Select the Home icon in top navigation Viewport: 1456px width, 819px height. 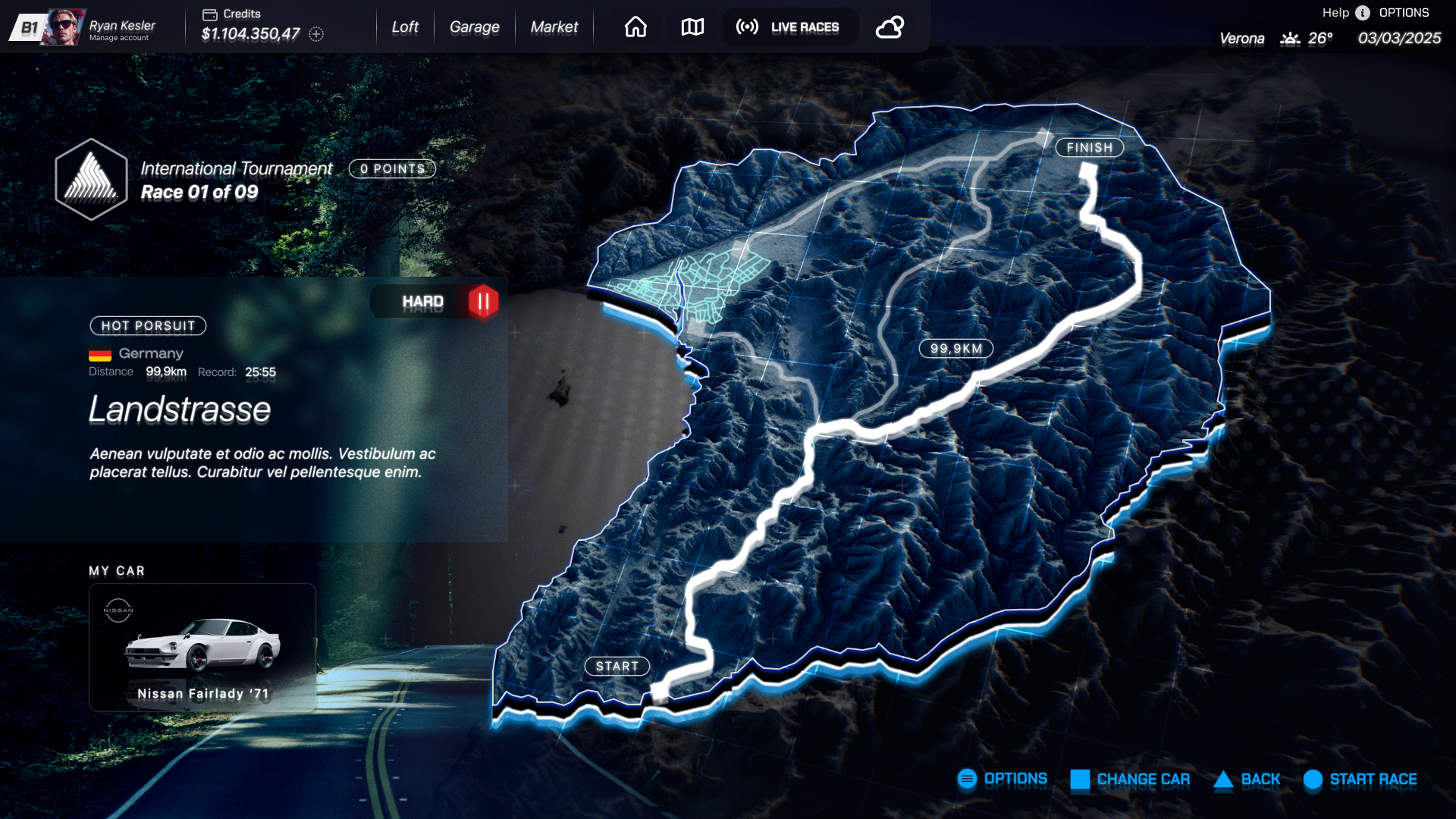(x=635, y=27)
